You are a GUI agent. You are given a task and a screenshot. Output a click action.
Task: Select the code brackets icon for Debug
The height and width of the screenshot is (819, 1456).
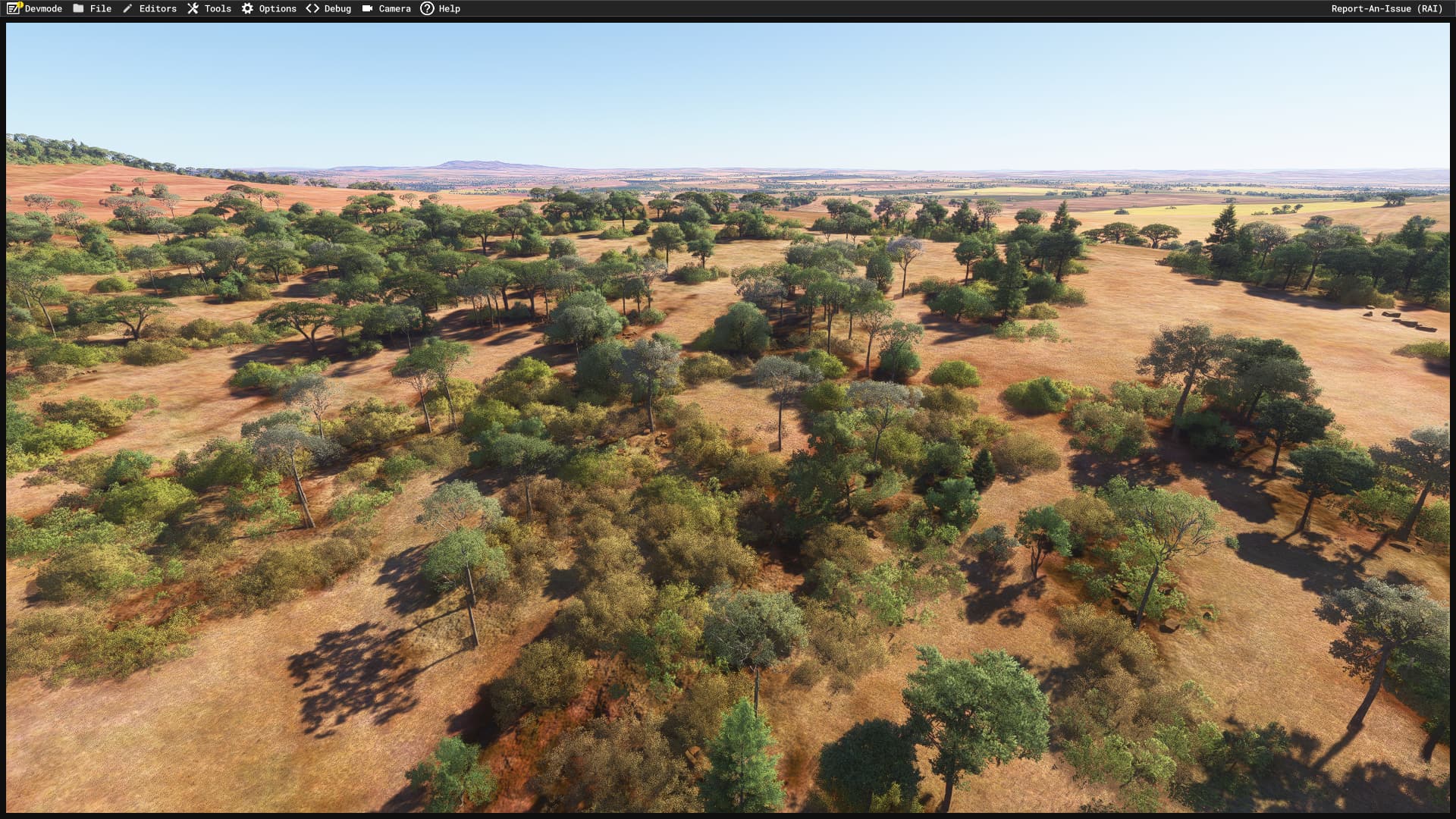[311, 8]
